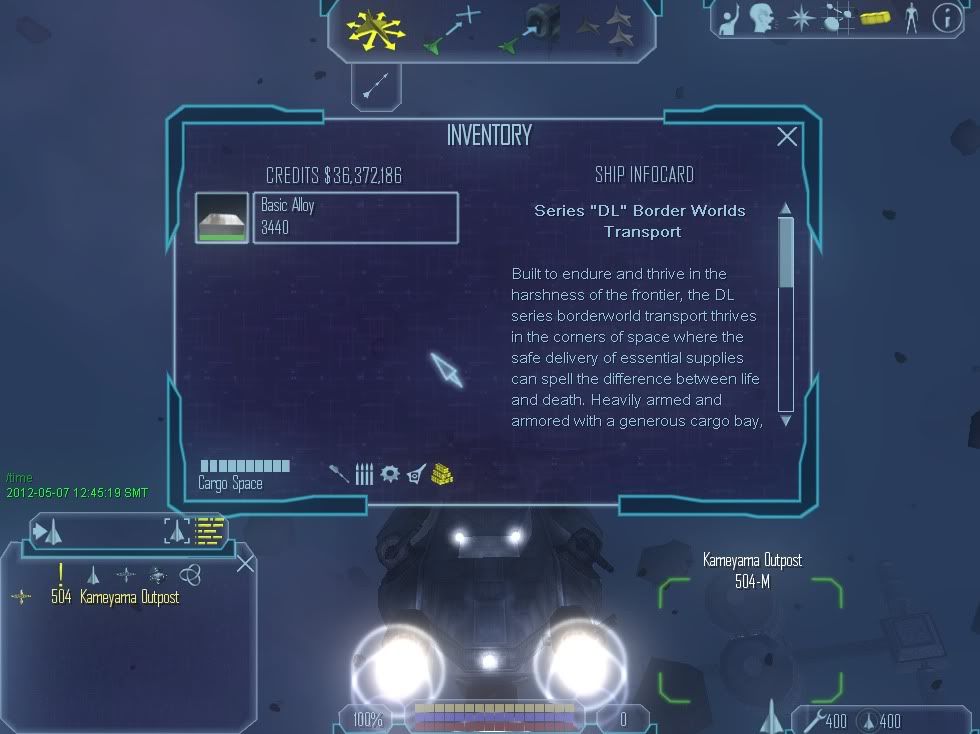Screen dimensions: 980x734
Task: Select 504 Kameyama Outpost in contact list
Action: click(x=115, y=597)
